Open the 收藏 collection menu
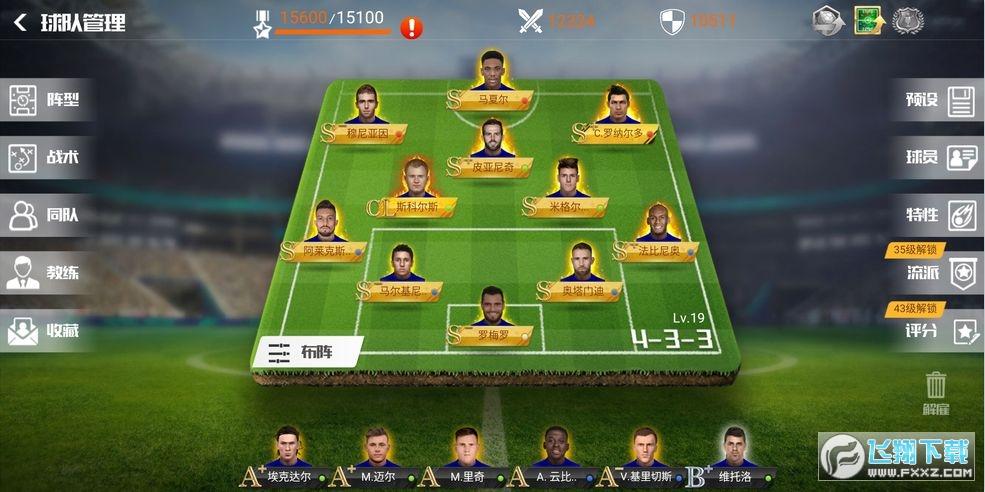 coord(47,330)
